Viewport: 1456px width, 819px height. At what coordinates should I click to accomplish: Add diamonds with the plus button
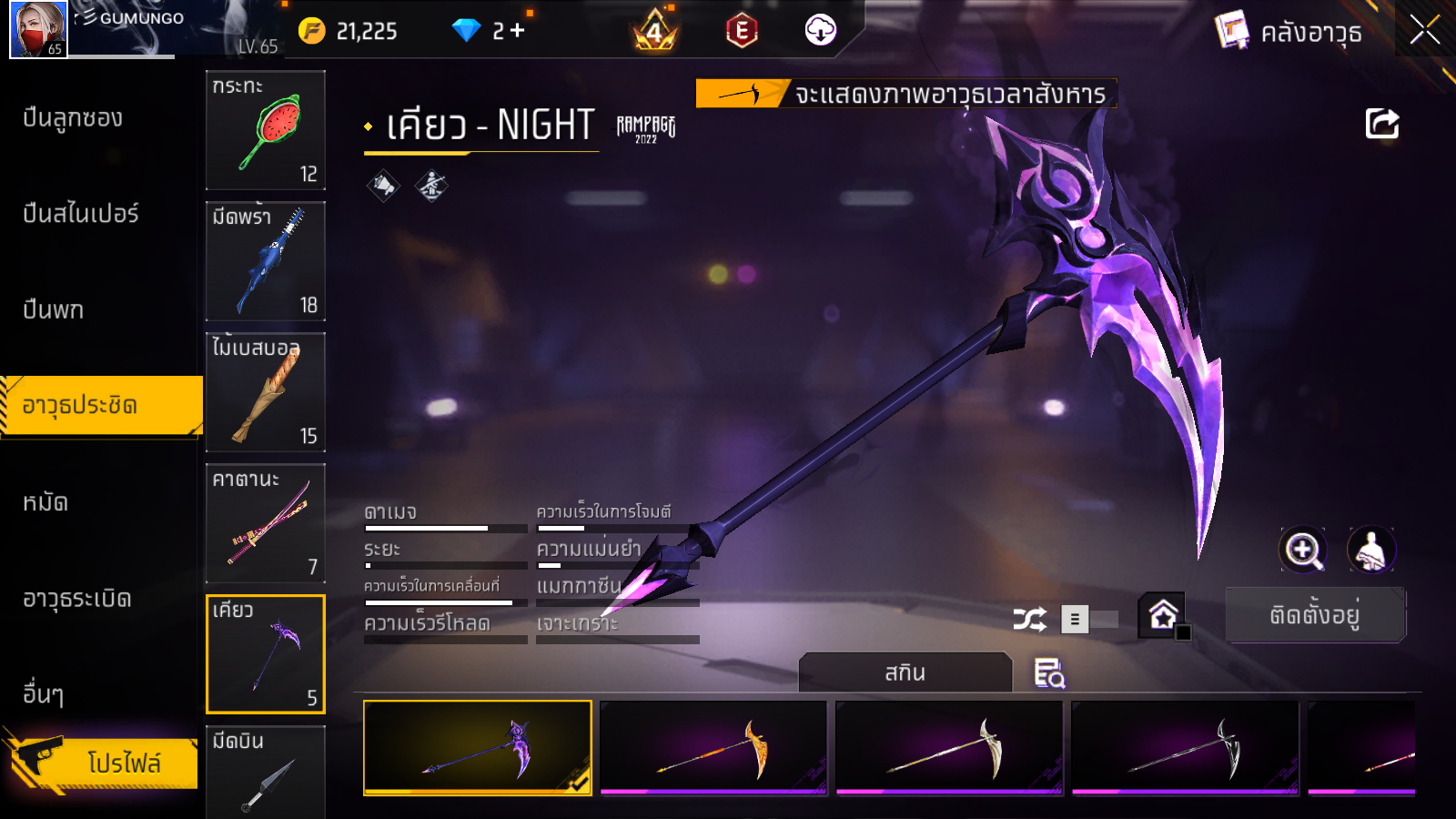tap(518, 31)
